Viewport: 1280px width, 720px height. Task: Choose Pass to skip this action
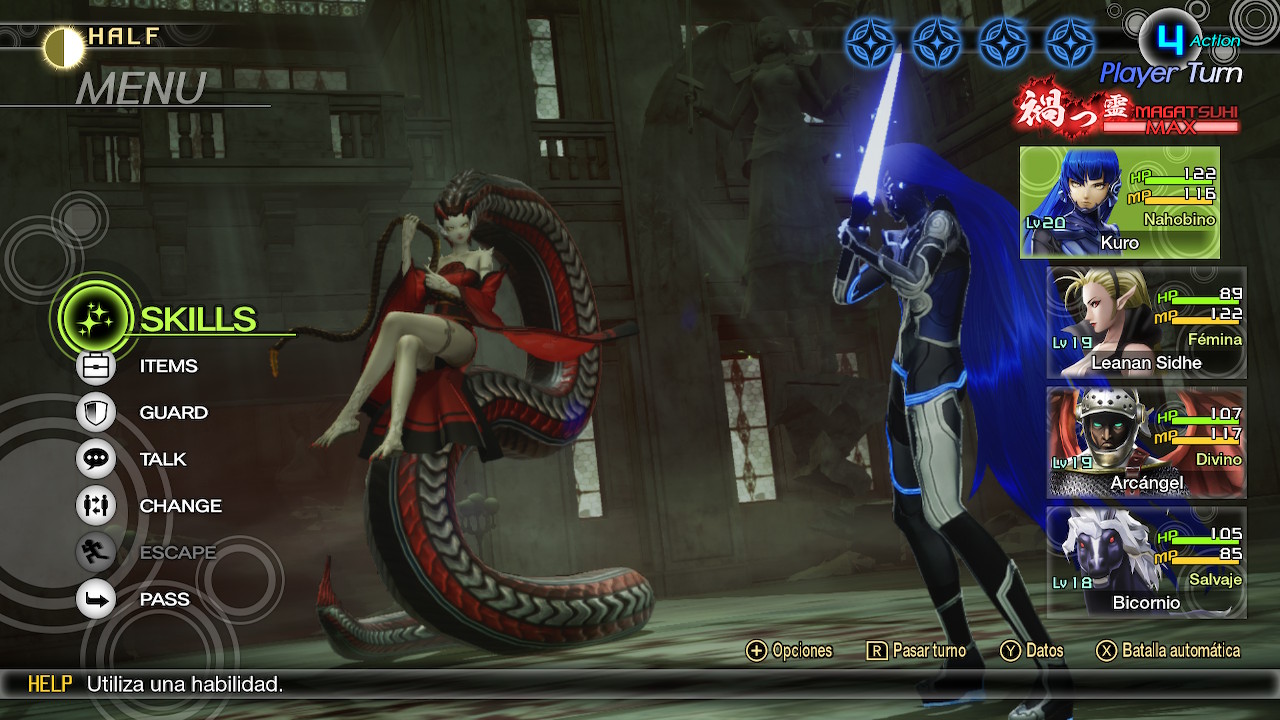coord(164,599)
